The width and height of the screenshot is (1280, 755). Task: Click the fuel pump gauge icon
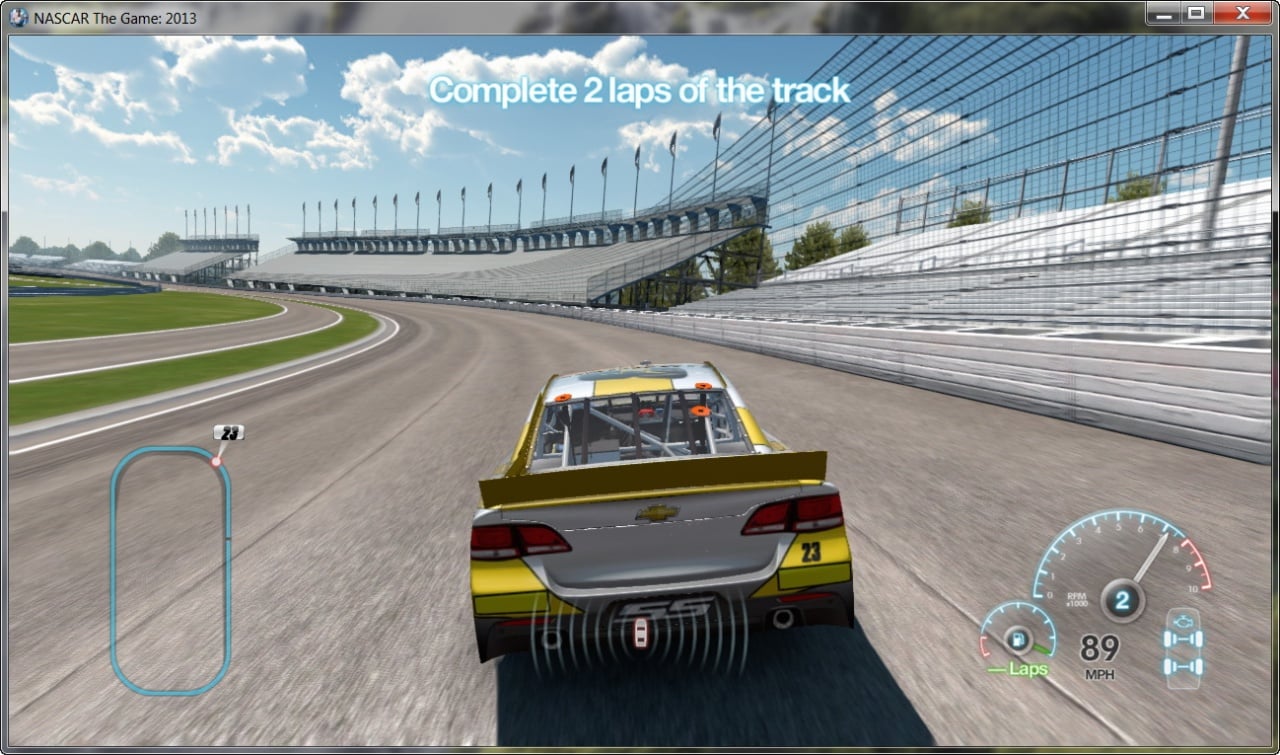point(1018,636)
